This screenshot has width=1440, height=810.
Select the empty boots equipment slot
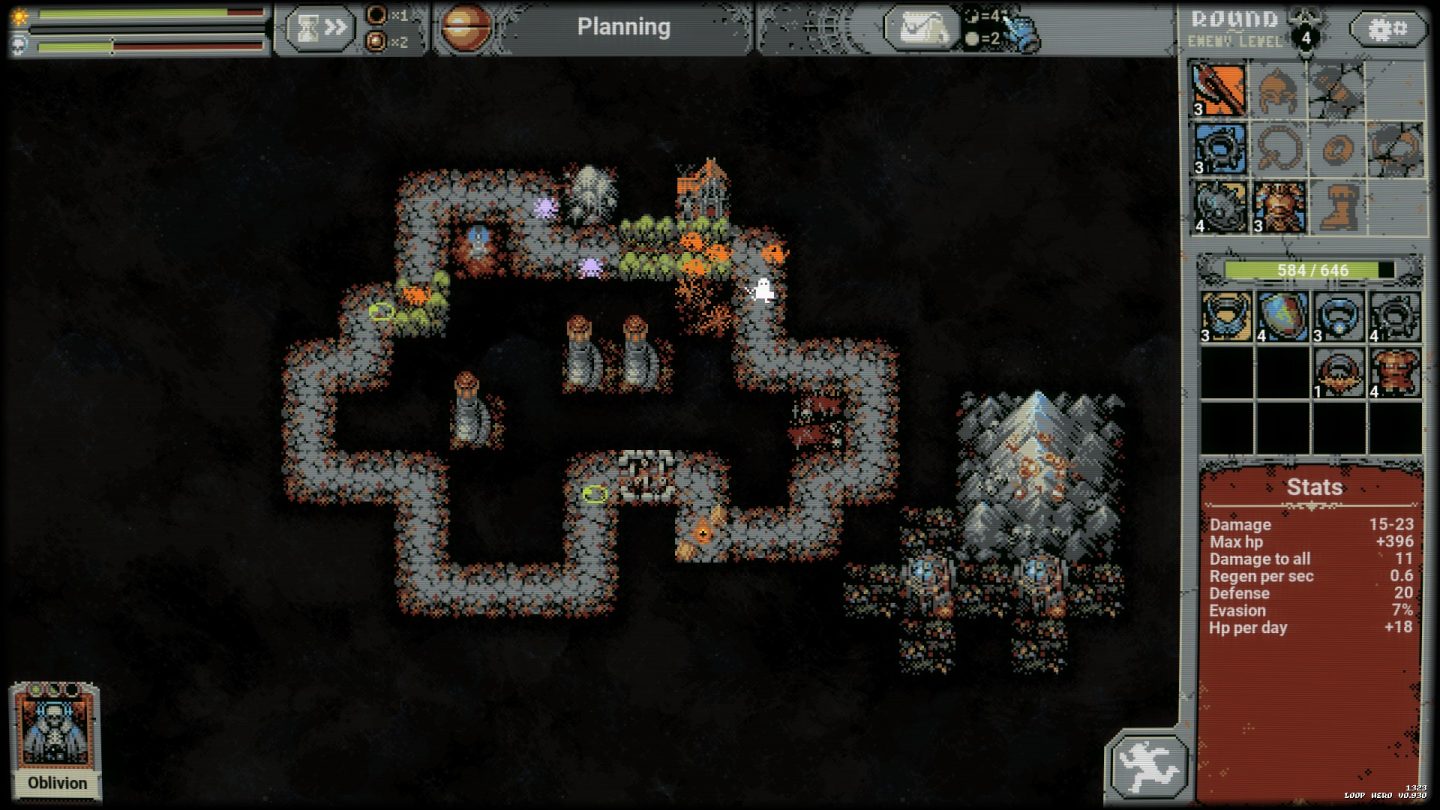[x=1336, y=207]
